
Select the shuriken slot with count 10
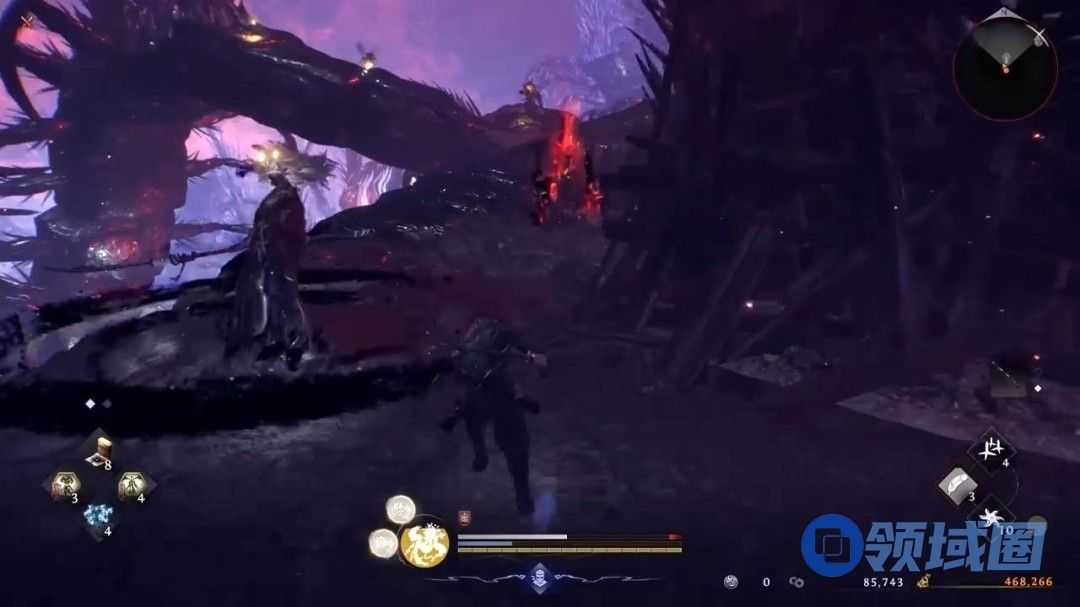[992, 518]
